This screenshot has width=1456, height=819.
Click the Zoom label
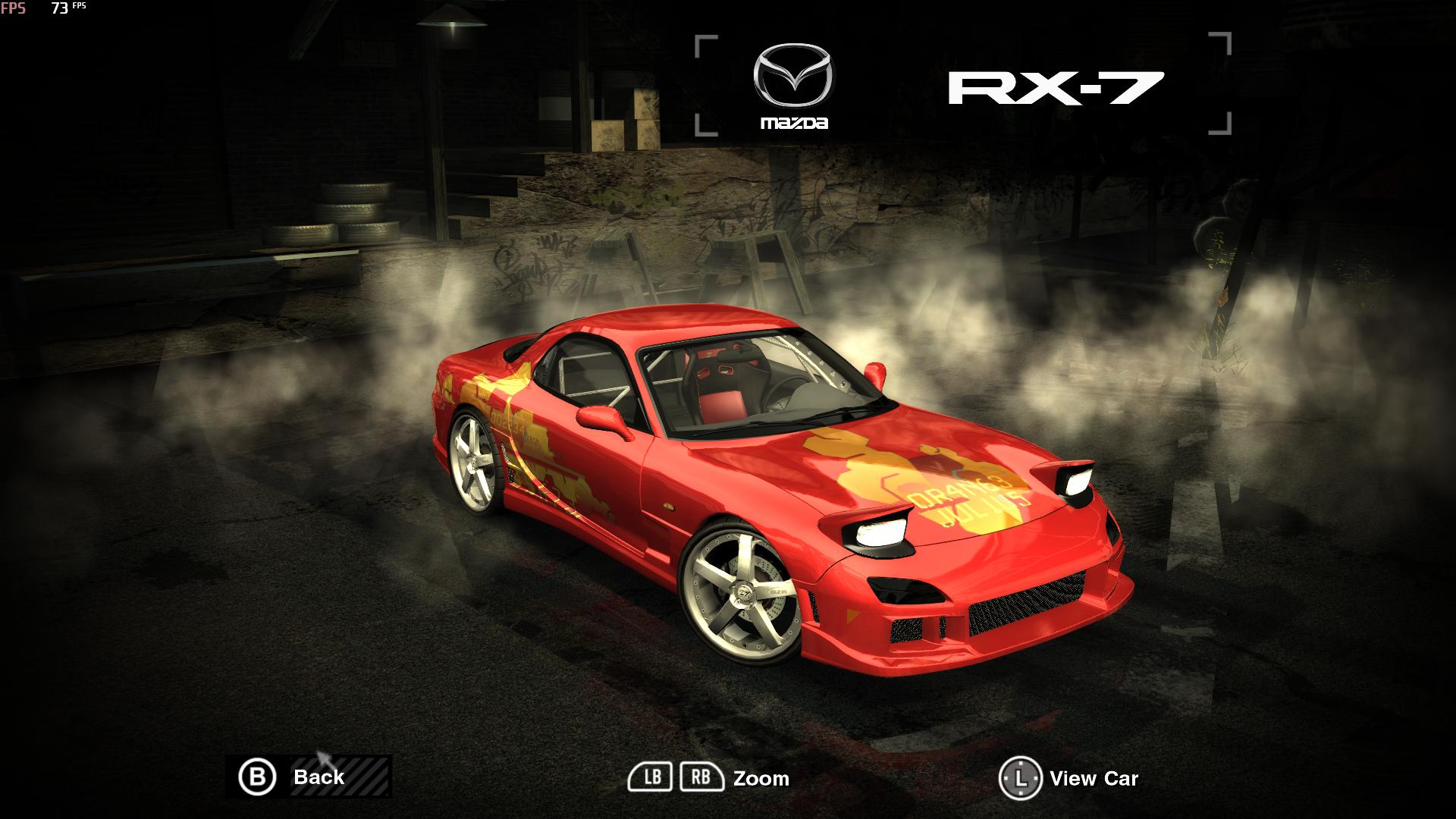tap(761, 778)
